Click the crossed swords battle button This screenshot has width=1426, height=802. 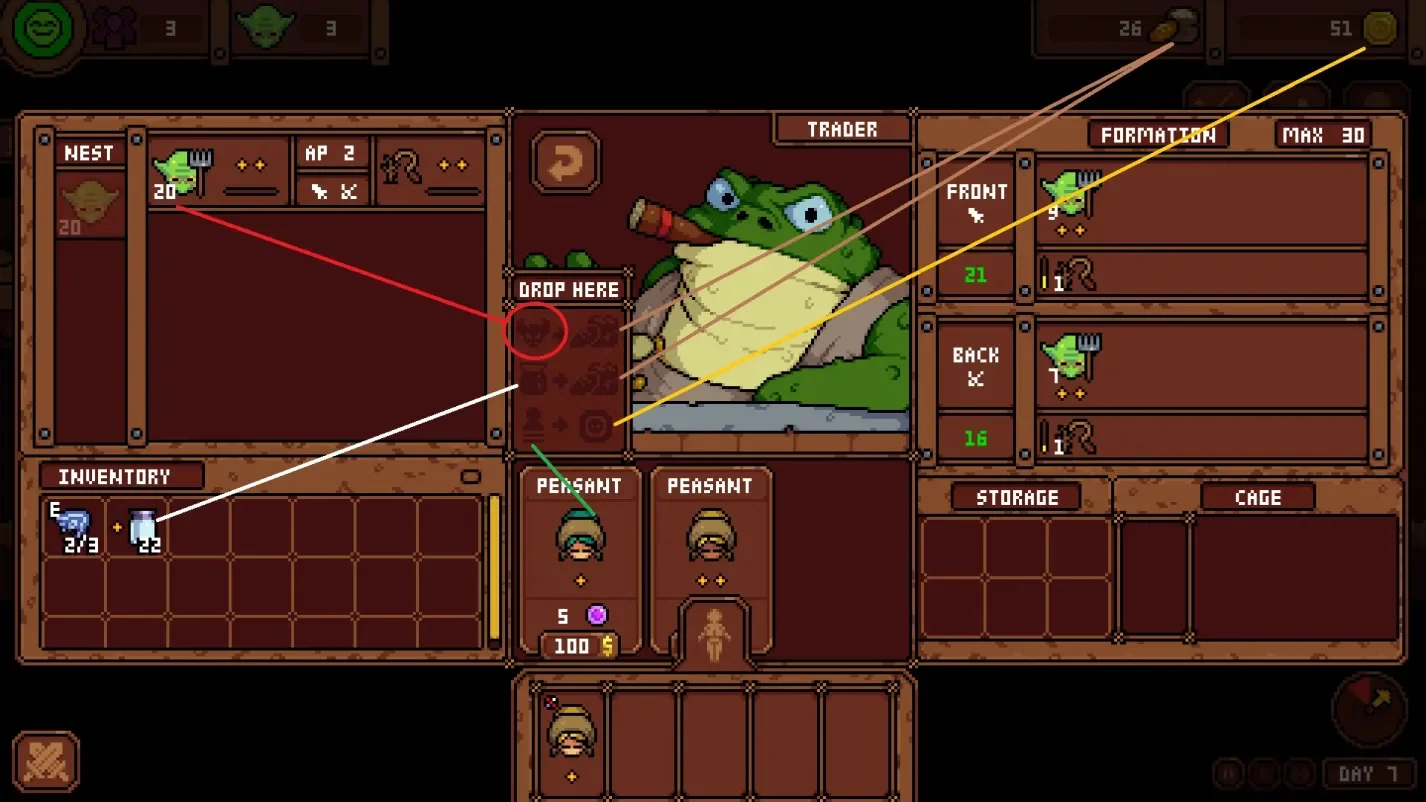[46, 761]
